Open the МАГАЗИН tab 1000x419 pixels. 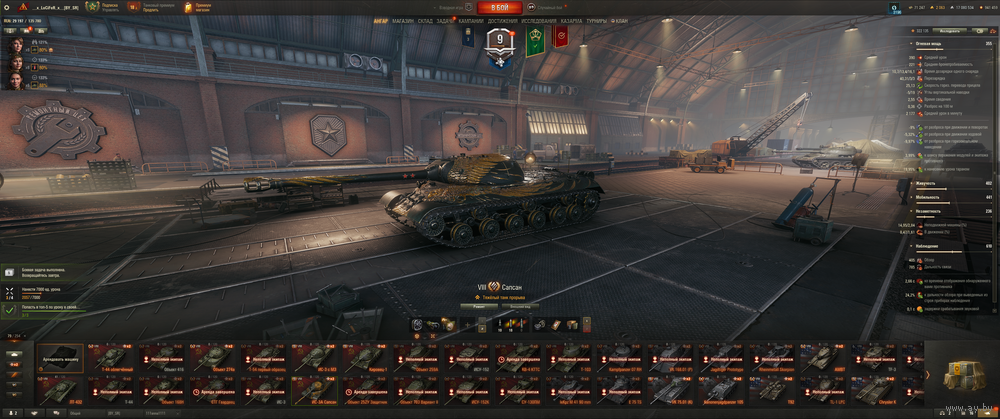pos(402,20)
